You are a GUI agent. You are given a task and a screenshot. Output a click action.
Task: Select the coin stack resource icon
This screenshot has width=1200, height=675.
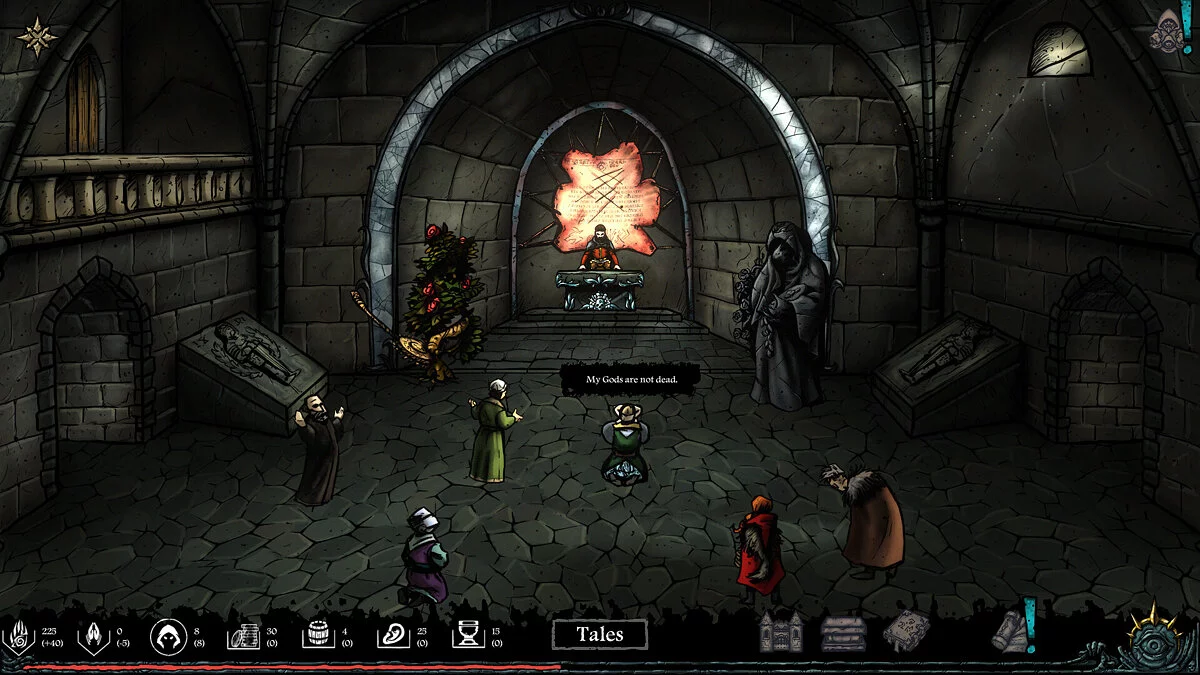point(243,635)
